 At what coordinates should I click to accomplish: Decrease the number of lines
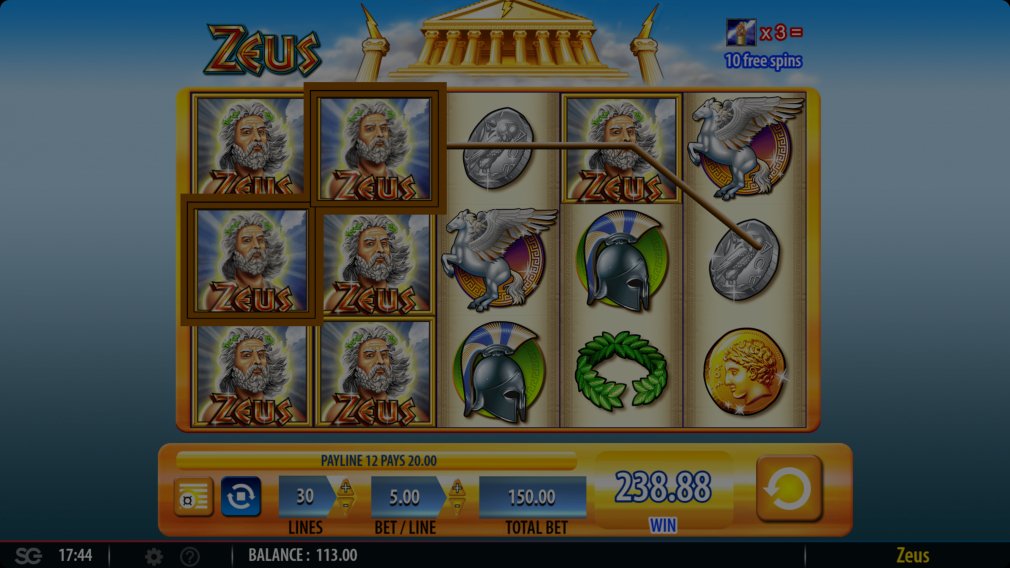point(346,506)
